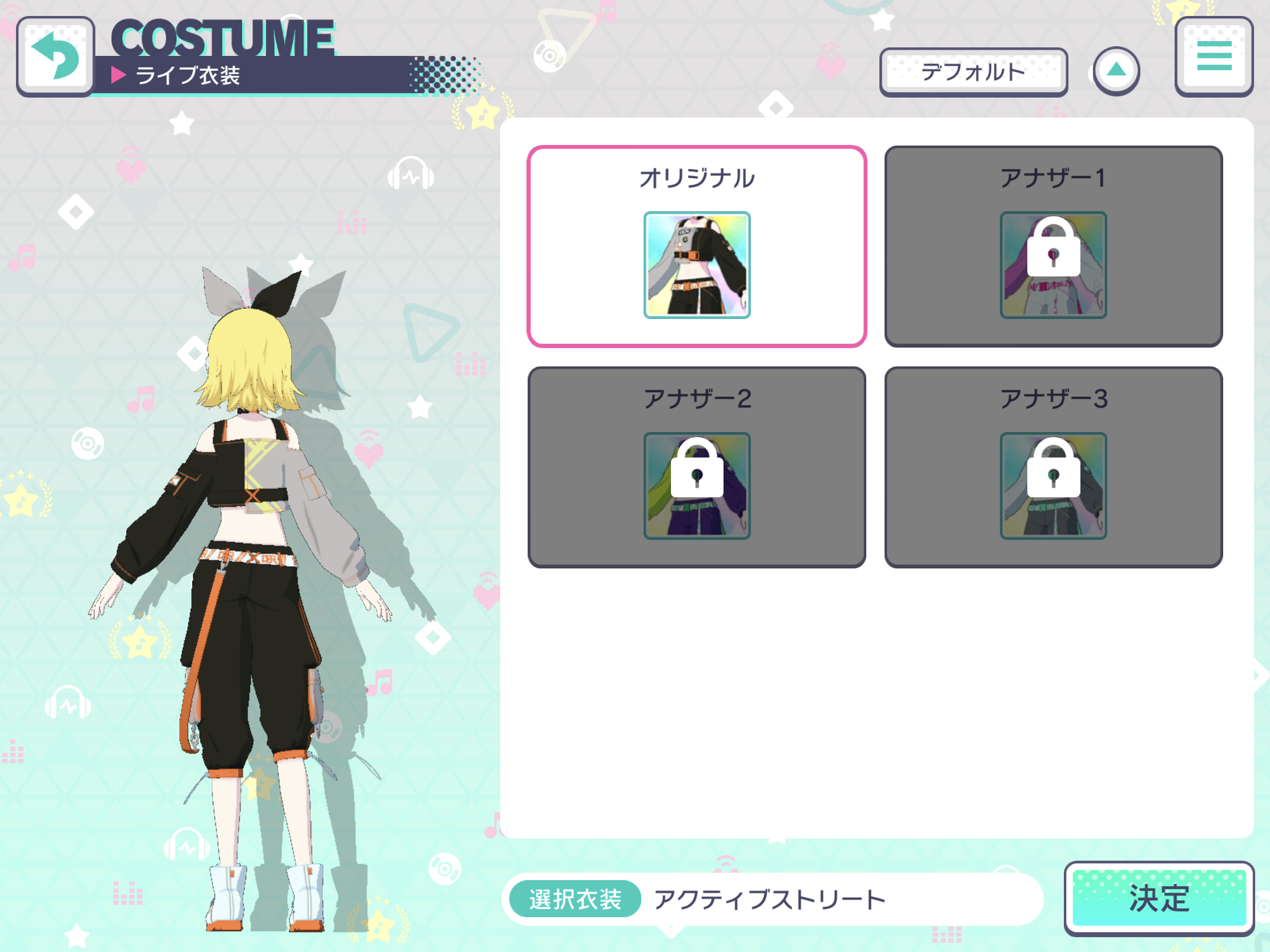Click the back arrow to exit costume screen
Image resolution: width=1270 pixels, height=952 pixels.
tap(56, 56)
